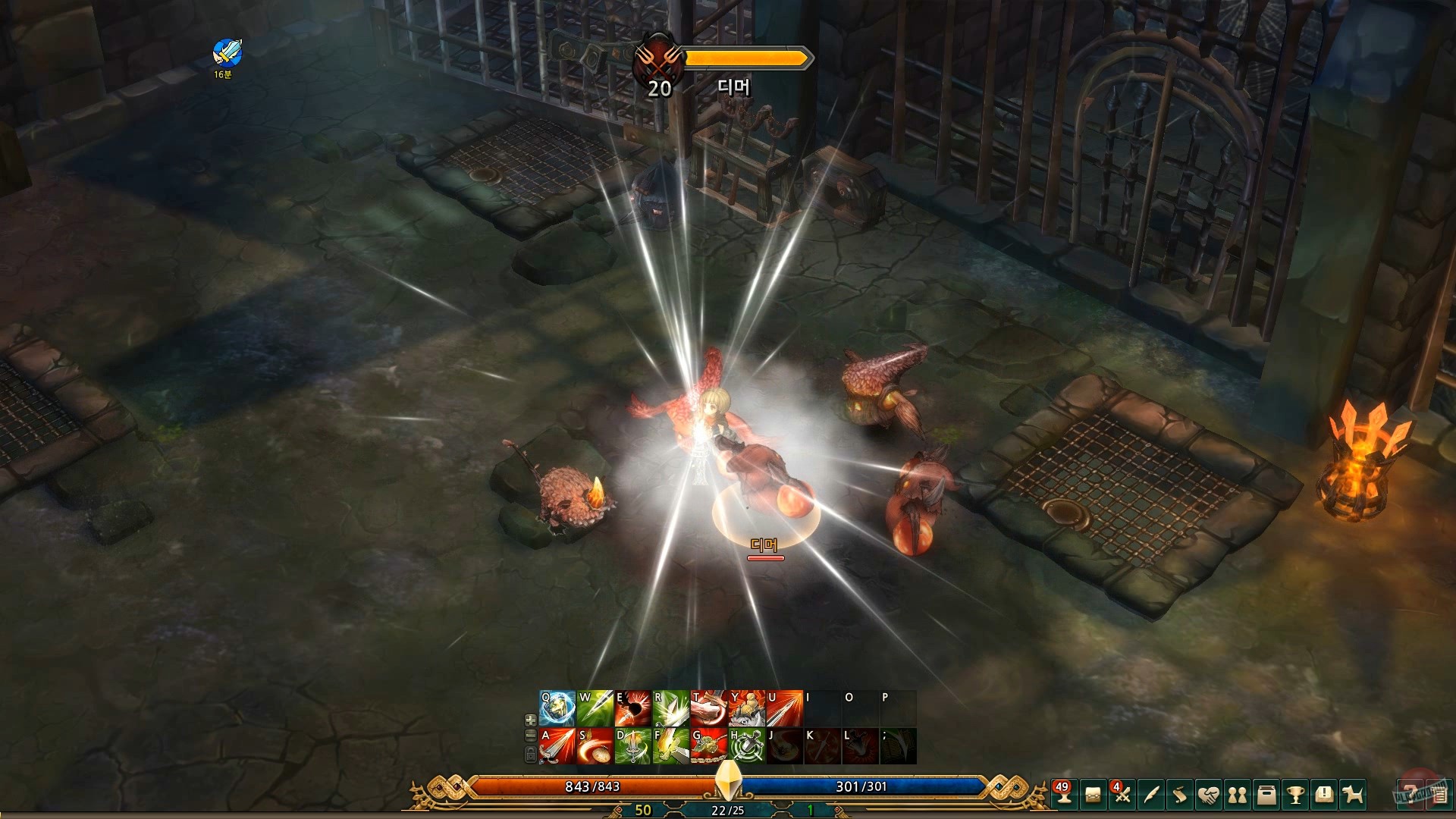Open the quest scroll icon
The image size is (1456, 819).
pos(1178,795)
